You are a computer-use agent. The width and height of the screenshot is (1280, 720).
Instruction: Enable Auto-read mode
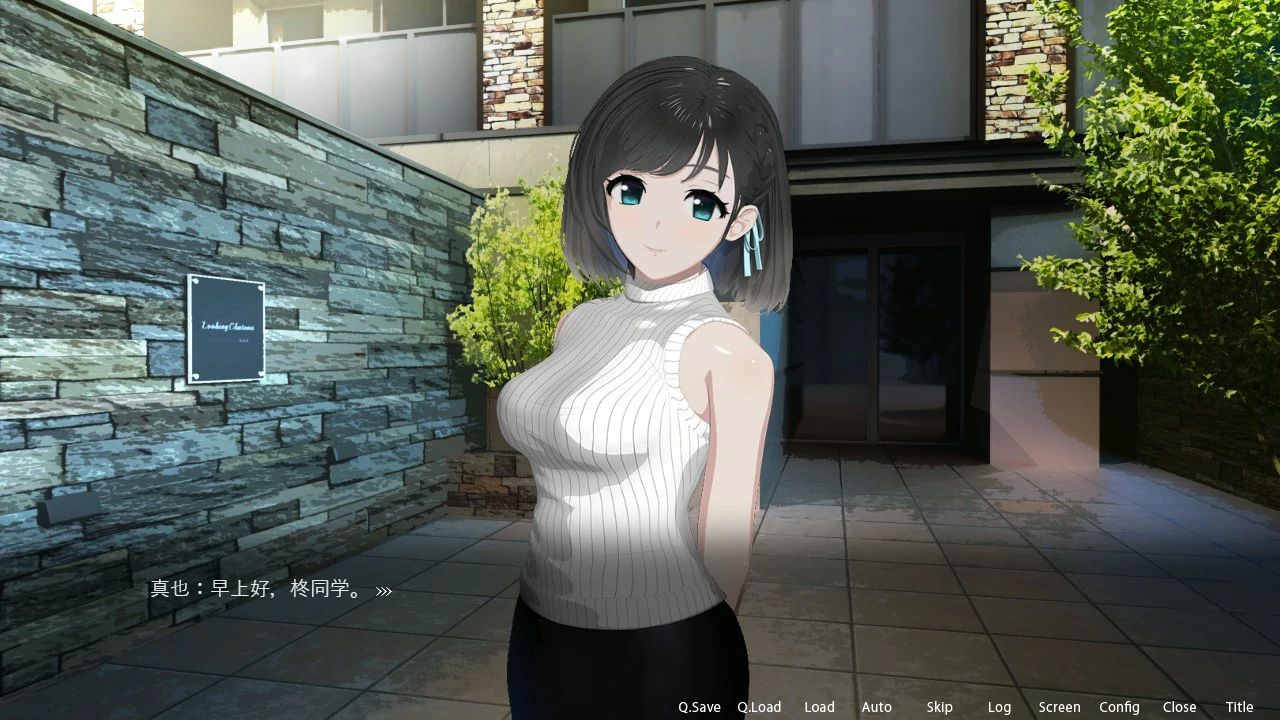point(876,707)
